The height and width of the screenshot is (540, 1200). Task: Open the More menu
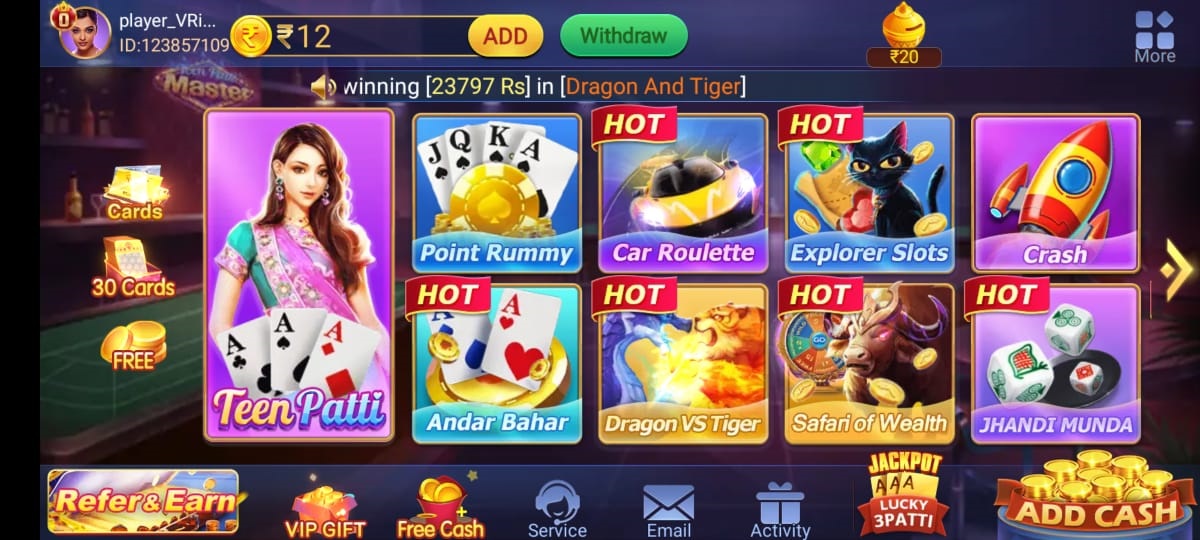[x=1154, y=36]
